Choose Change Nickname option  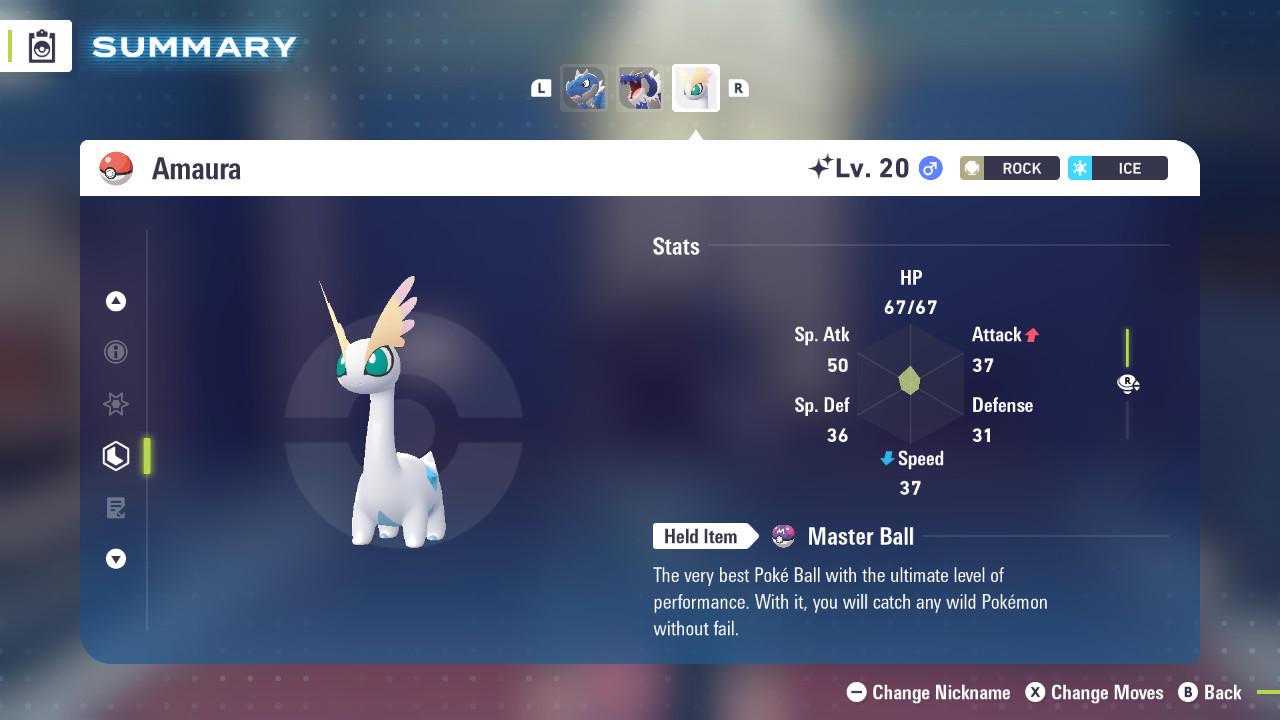click(929, 692)
